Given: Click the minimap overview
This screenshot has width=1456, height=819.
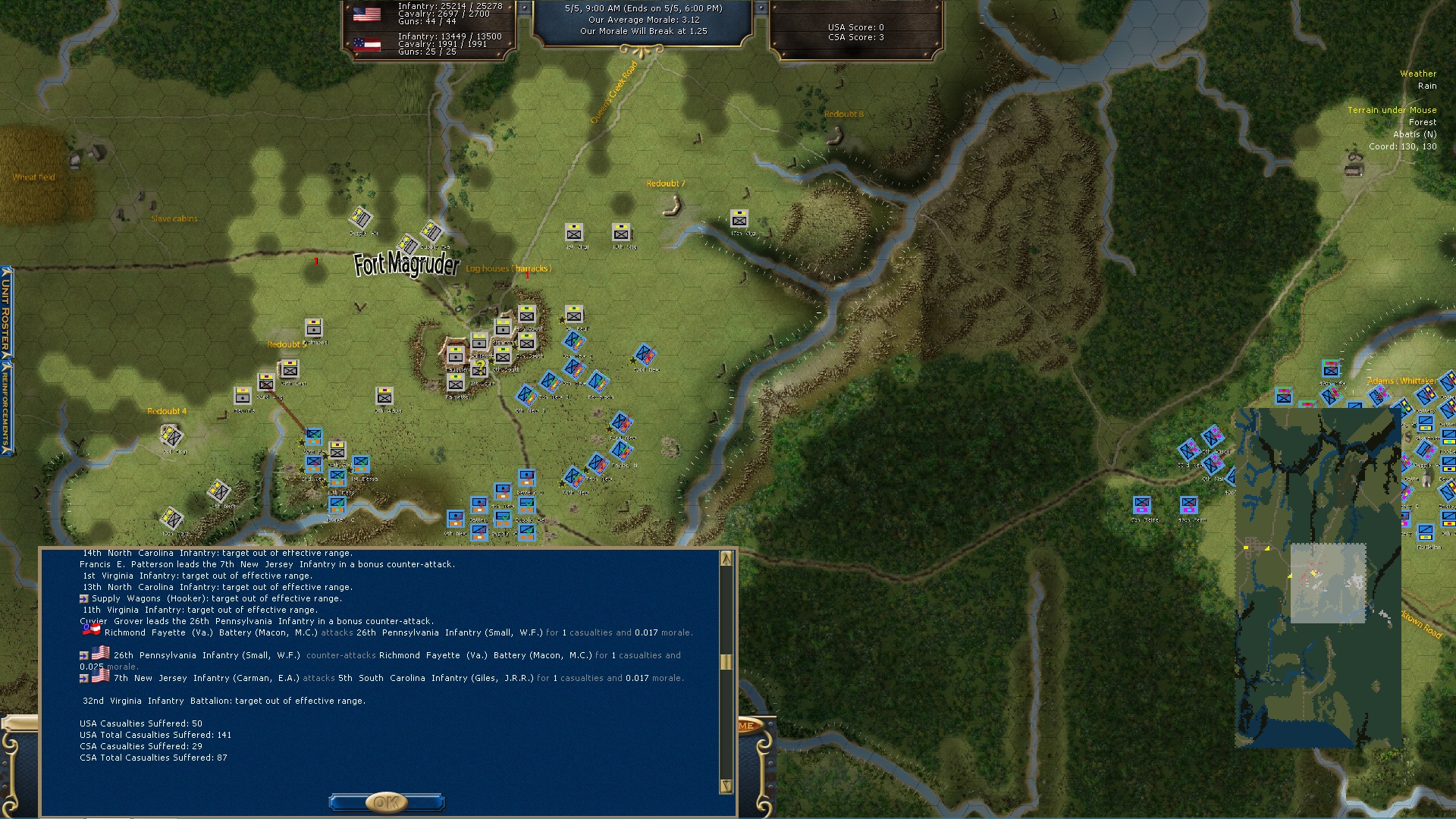Looking at the screenshot, I should 1317,578.
